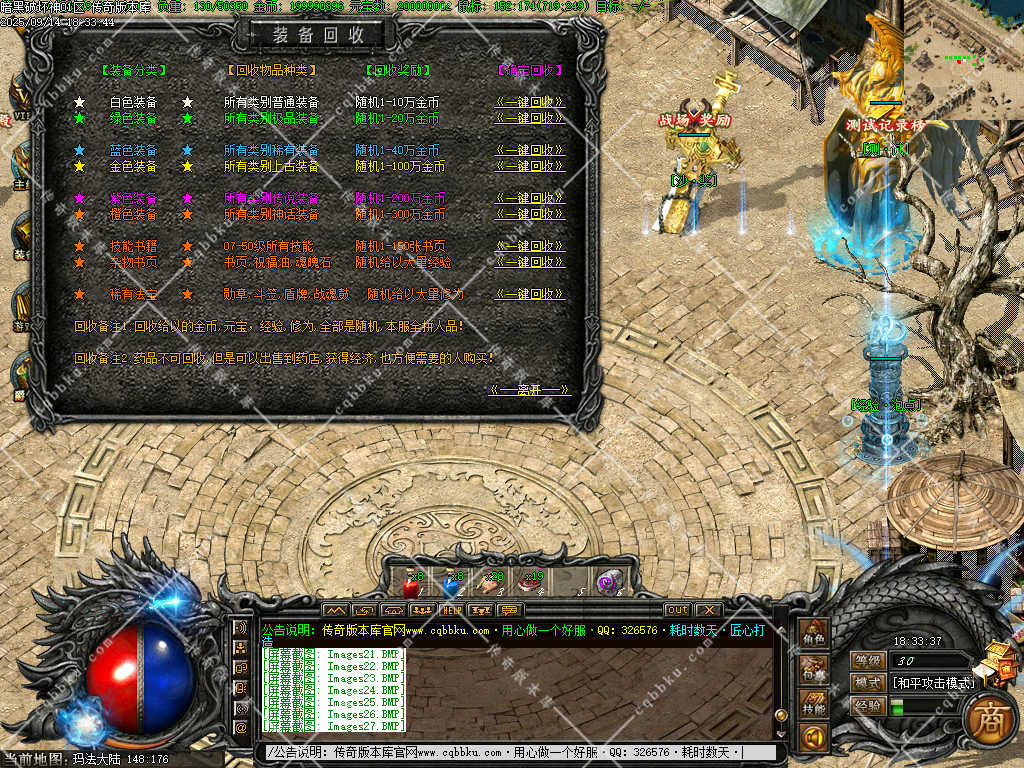Recycle orange equipment (橙色装备) in one click
The image size is (1024, 768).
point(530,214)
